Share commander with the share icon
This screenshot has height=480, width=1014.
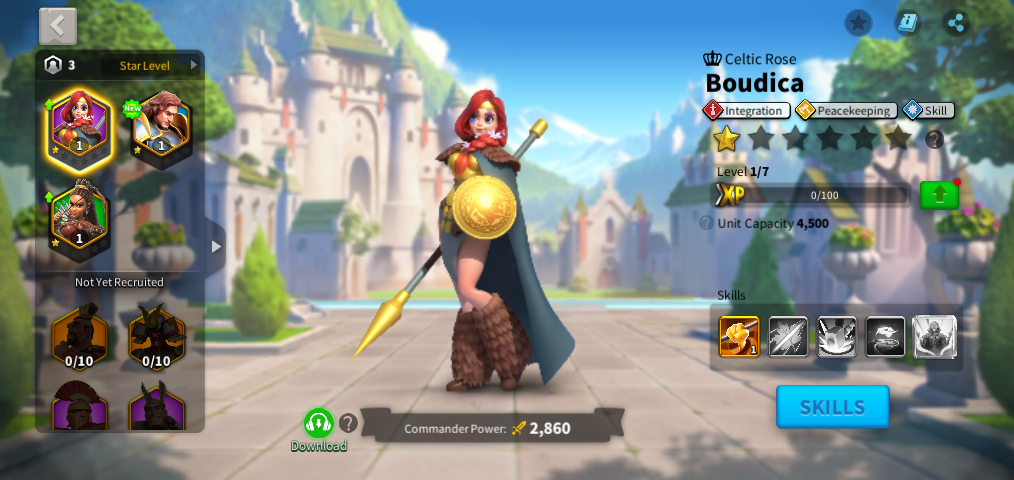956,23
